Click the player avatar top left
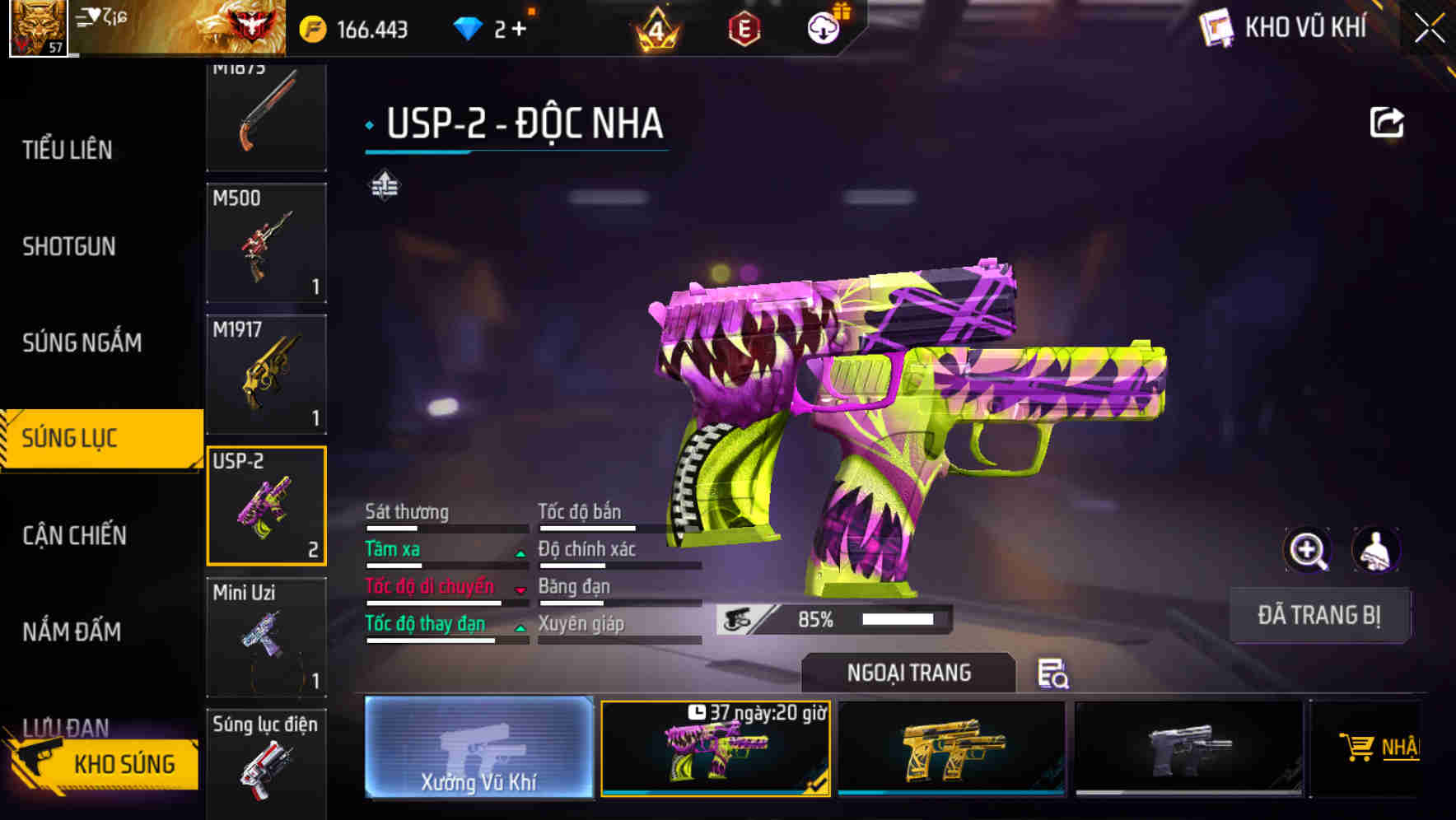 tap(36, 26)
